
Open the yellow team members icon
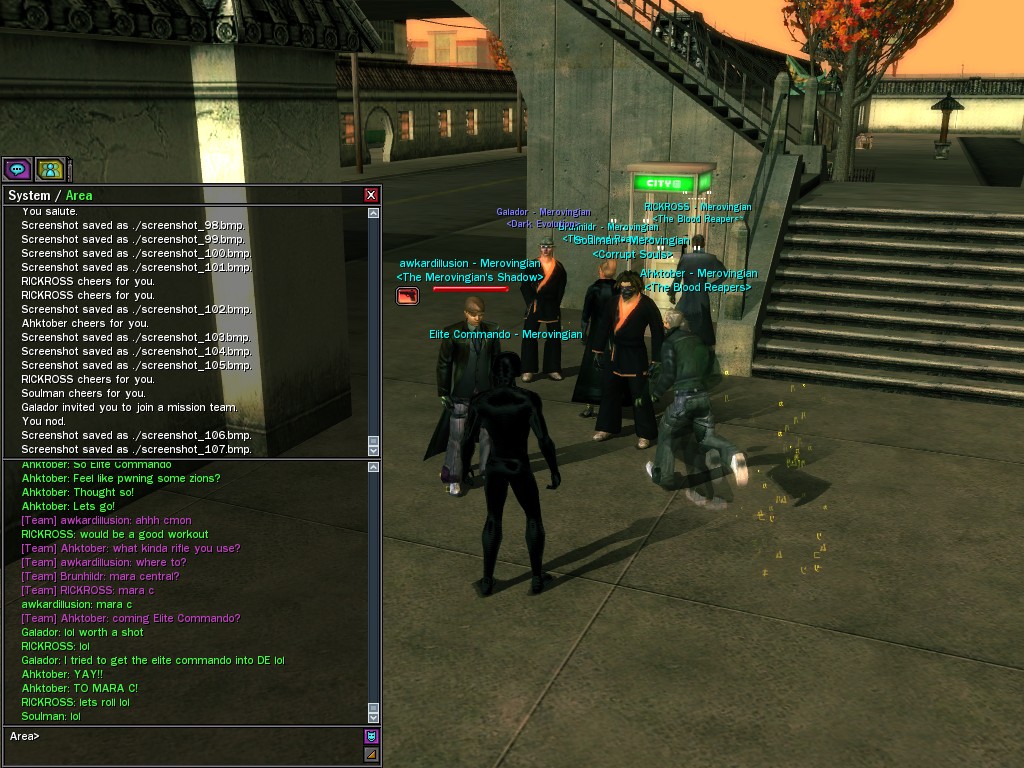click(x=50, y=169)
